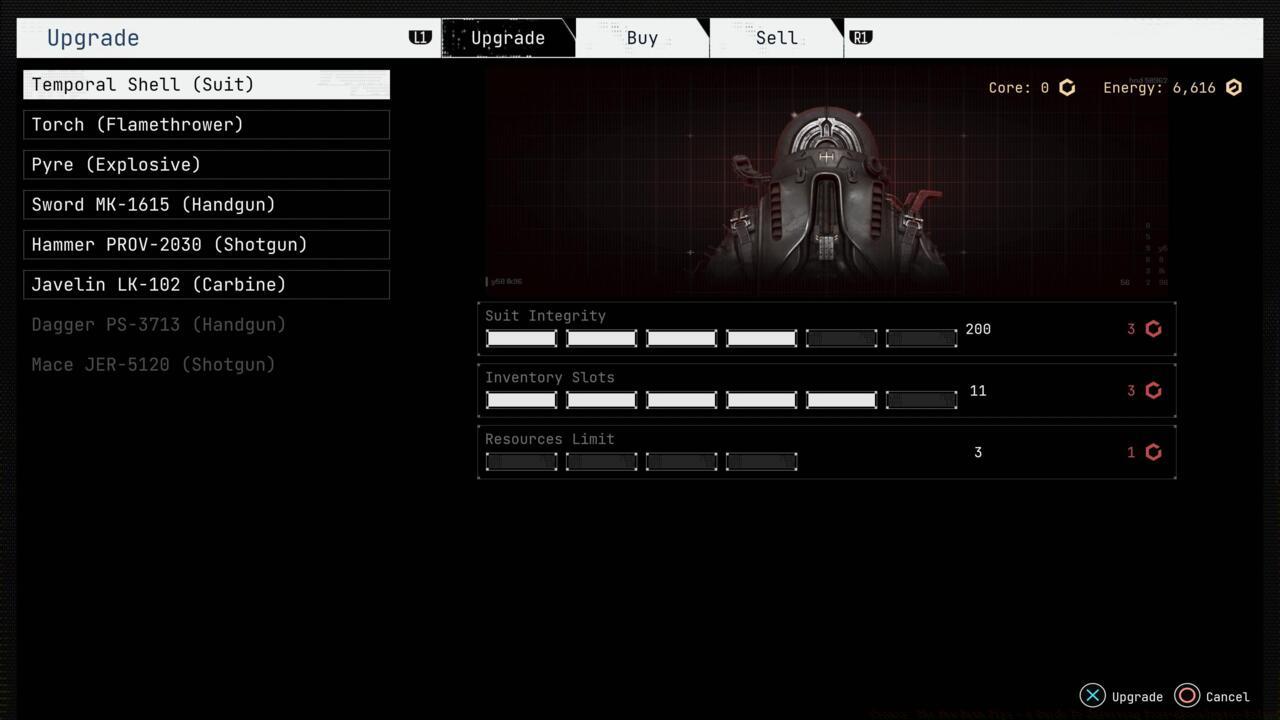This screenshot has height=720, width=1280.
Task: Click the Resources Limit upgrade cost icon
Action: [x=1153, y=452]
